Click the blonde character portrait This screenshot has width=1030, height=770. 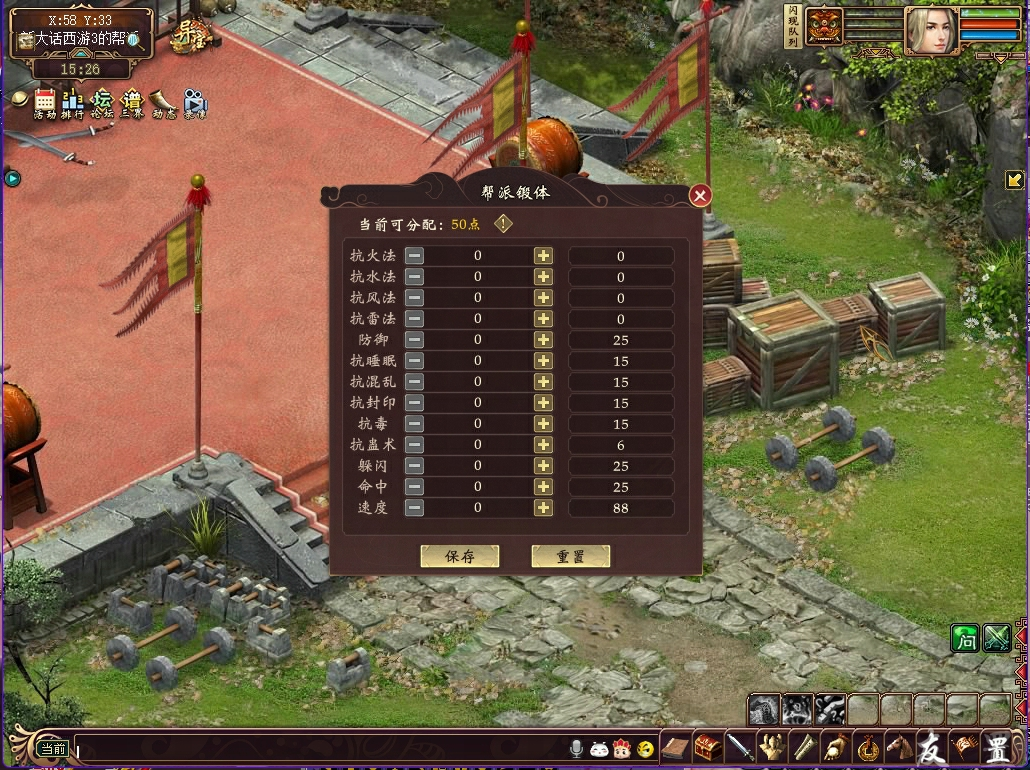click(929, 30)
